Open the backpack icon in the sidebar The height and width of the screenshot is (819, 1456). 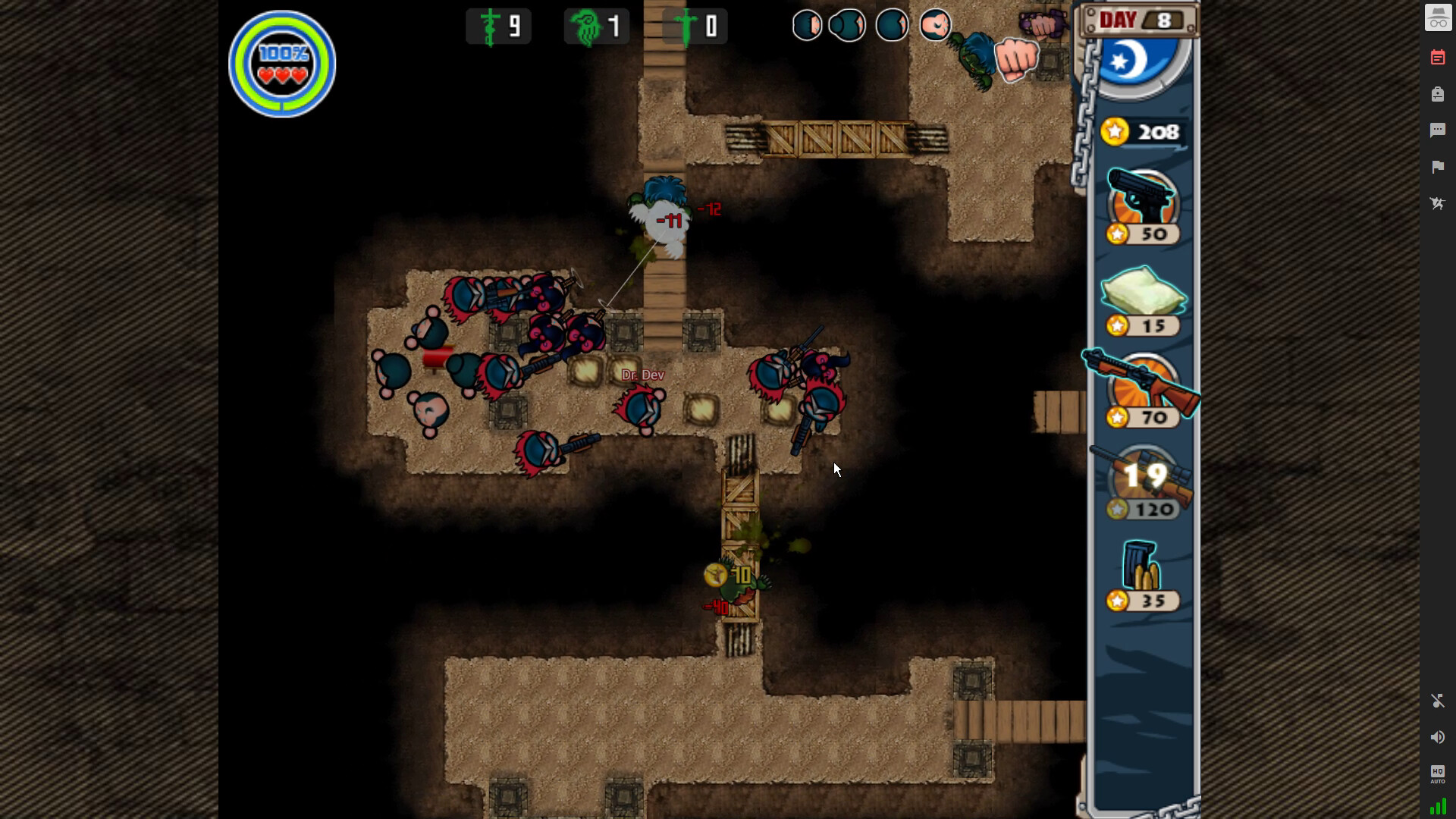pos(1437,94)
